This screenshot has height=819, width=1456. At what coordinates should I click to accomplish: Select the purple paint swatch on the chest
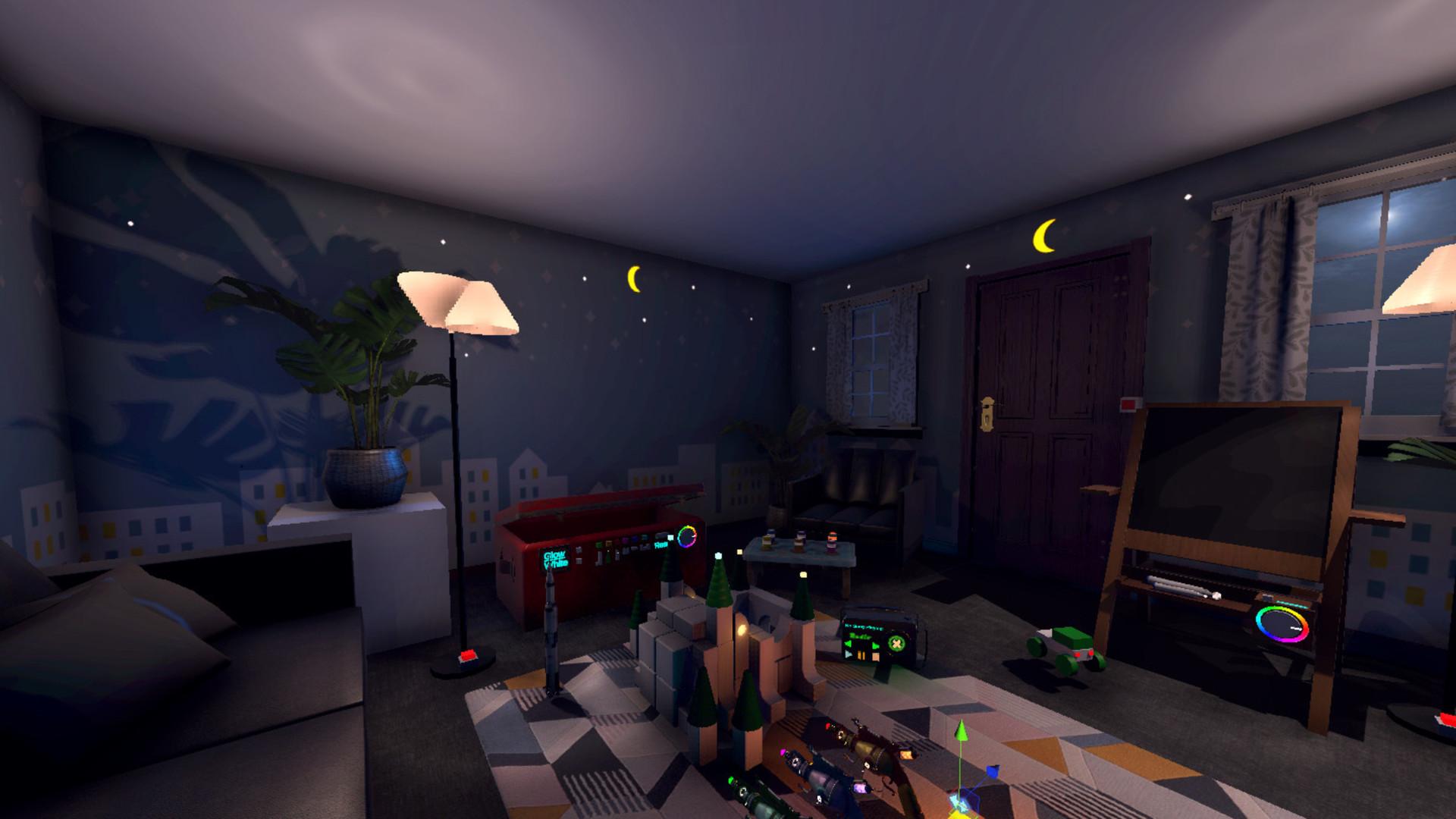[x=626, y=540]
